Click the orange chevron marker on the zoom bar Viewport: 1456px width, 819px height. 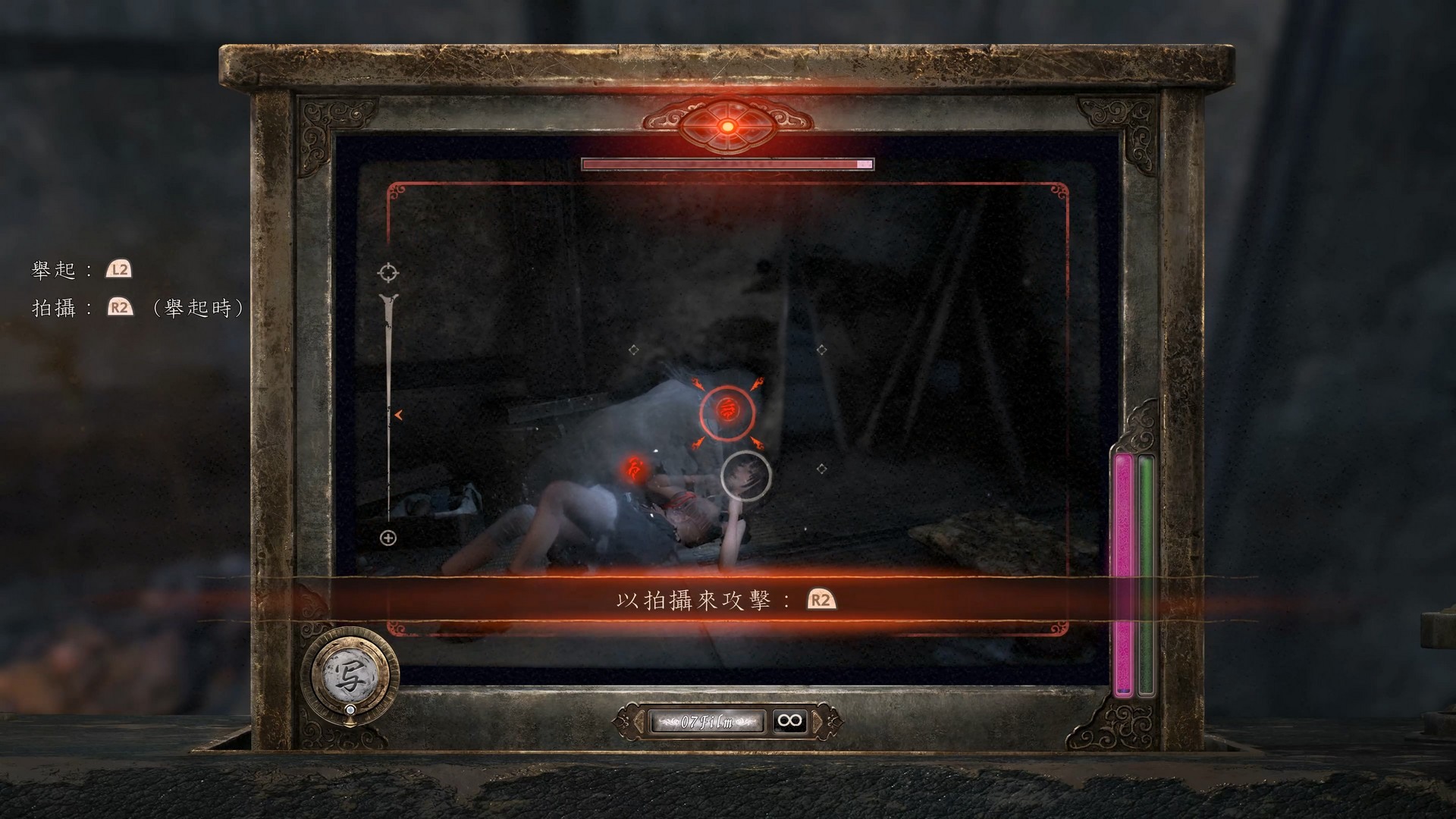[x=397, y=415]
